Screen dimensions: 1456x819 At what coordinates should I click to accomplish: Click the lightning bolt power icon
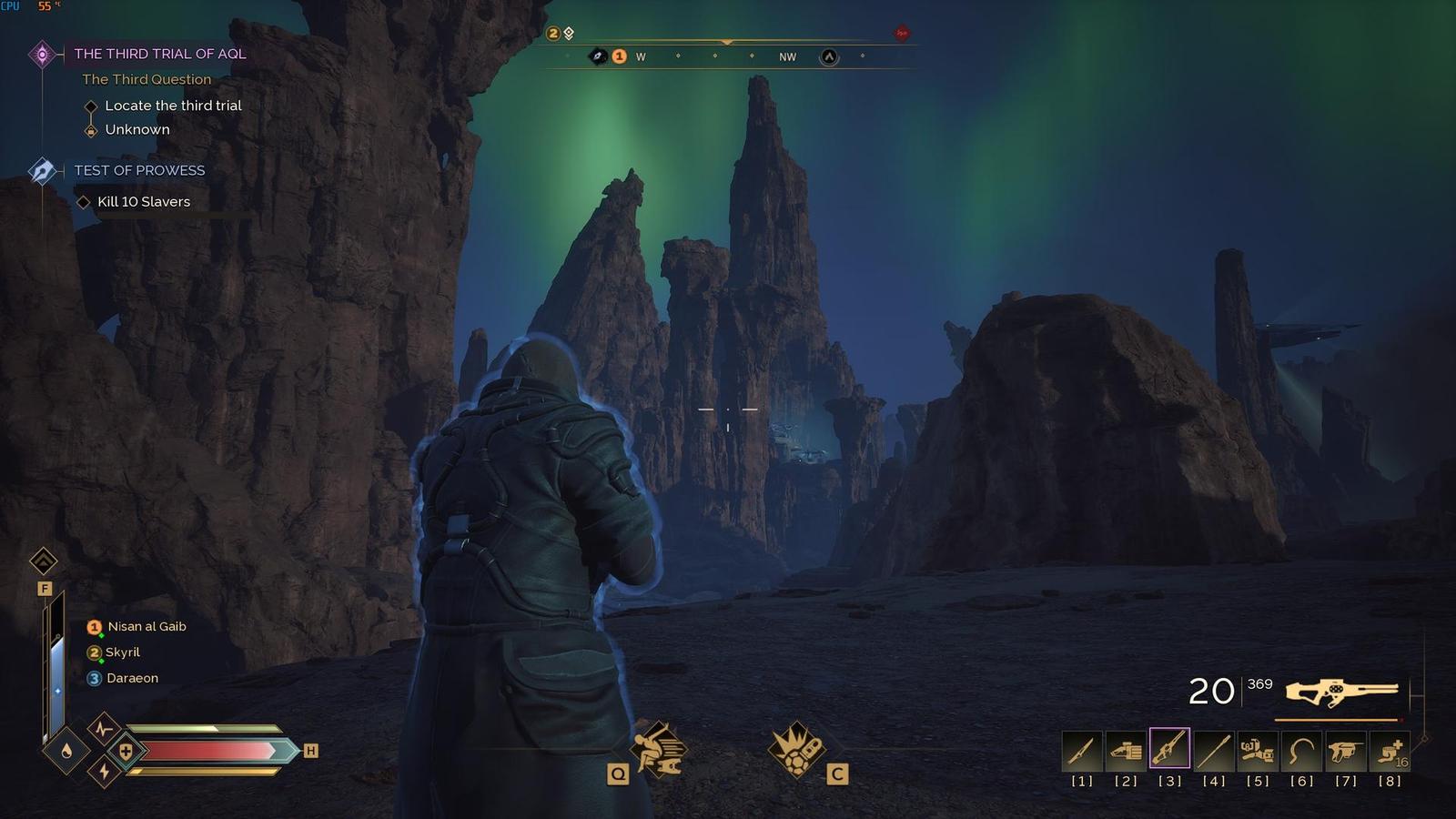(104, 772)
